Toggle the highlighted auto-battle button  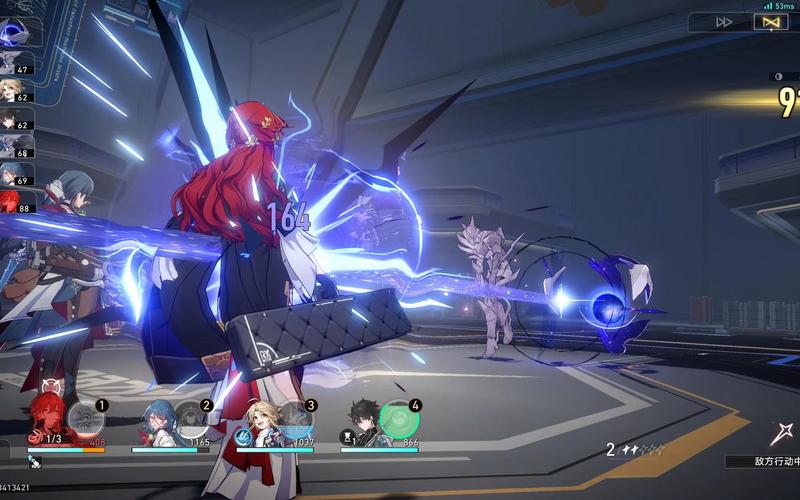point(771,21)
